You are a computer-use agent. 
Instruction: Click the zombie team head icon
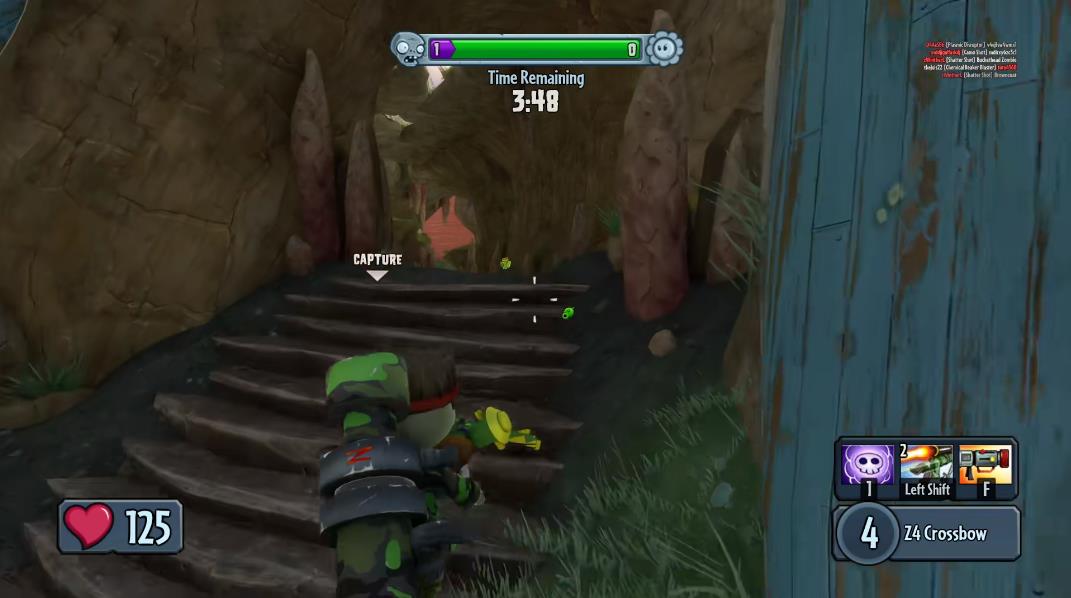(408, 48)
